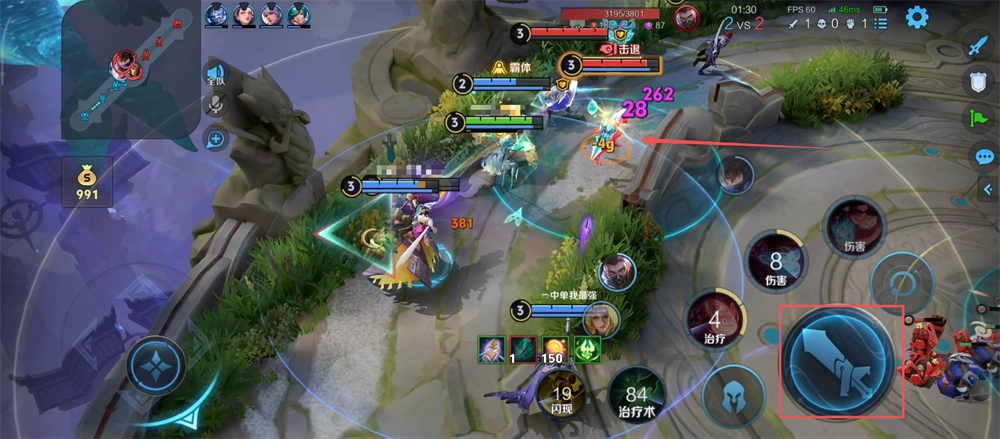
Task: Trigger the helmet equipment active button
Action: pyautogui.click(x=735, y=394)
